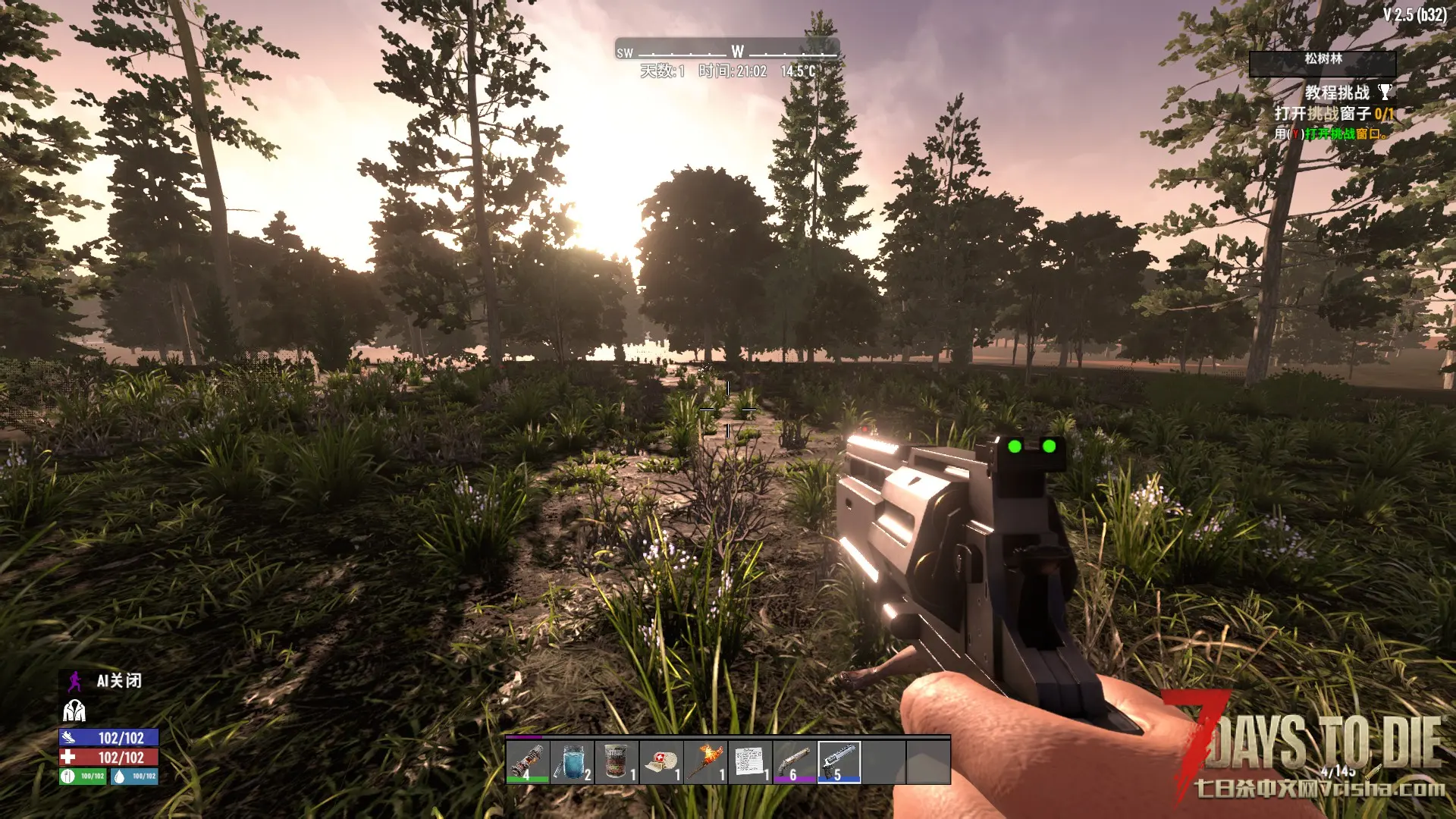
Task: Open the tutorial challenge objective tracker
Action: (1333, 114)
